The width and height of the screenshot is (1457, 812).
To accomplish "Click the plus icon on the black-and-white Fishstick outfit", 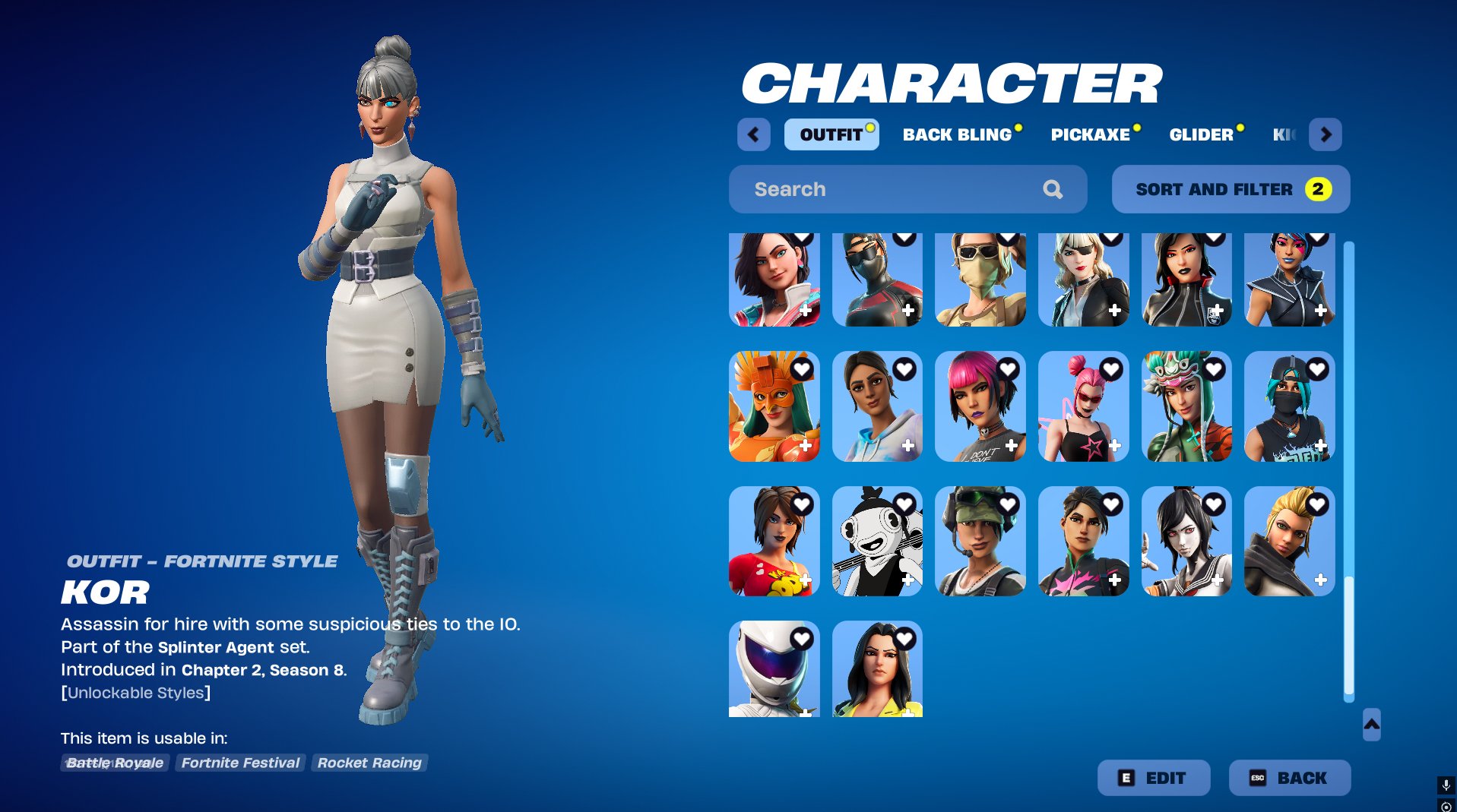I will (x=908, y=580).
